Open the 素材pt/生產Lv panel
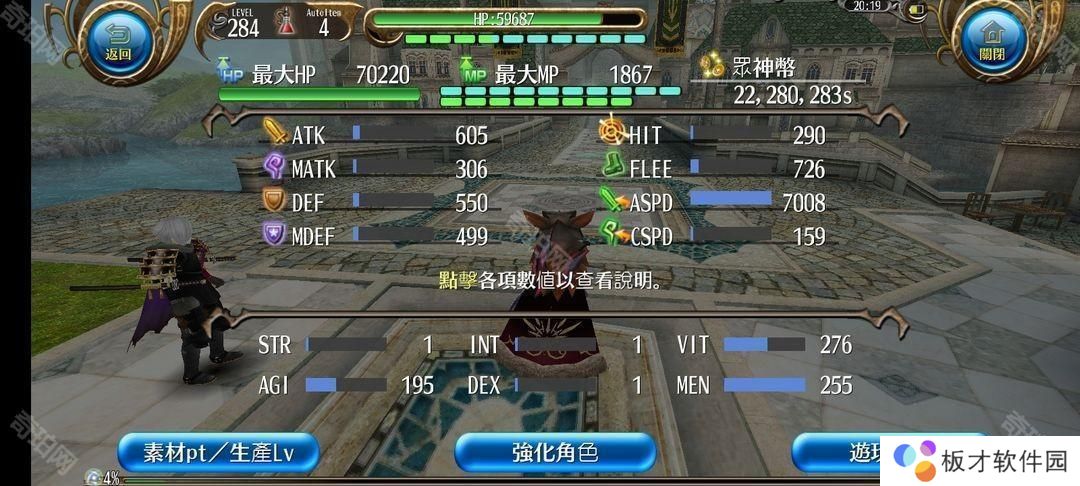Viewport: 1080px width, 486px height. point(218,453)
